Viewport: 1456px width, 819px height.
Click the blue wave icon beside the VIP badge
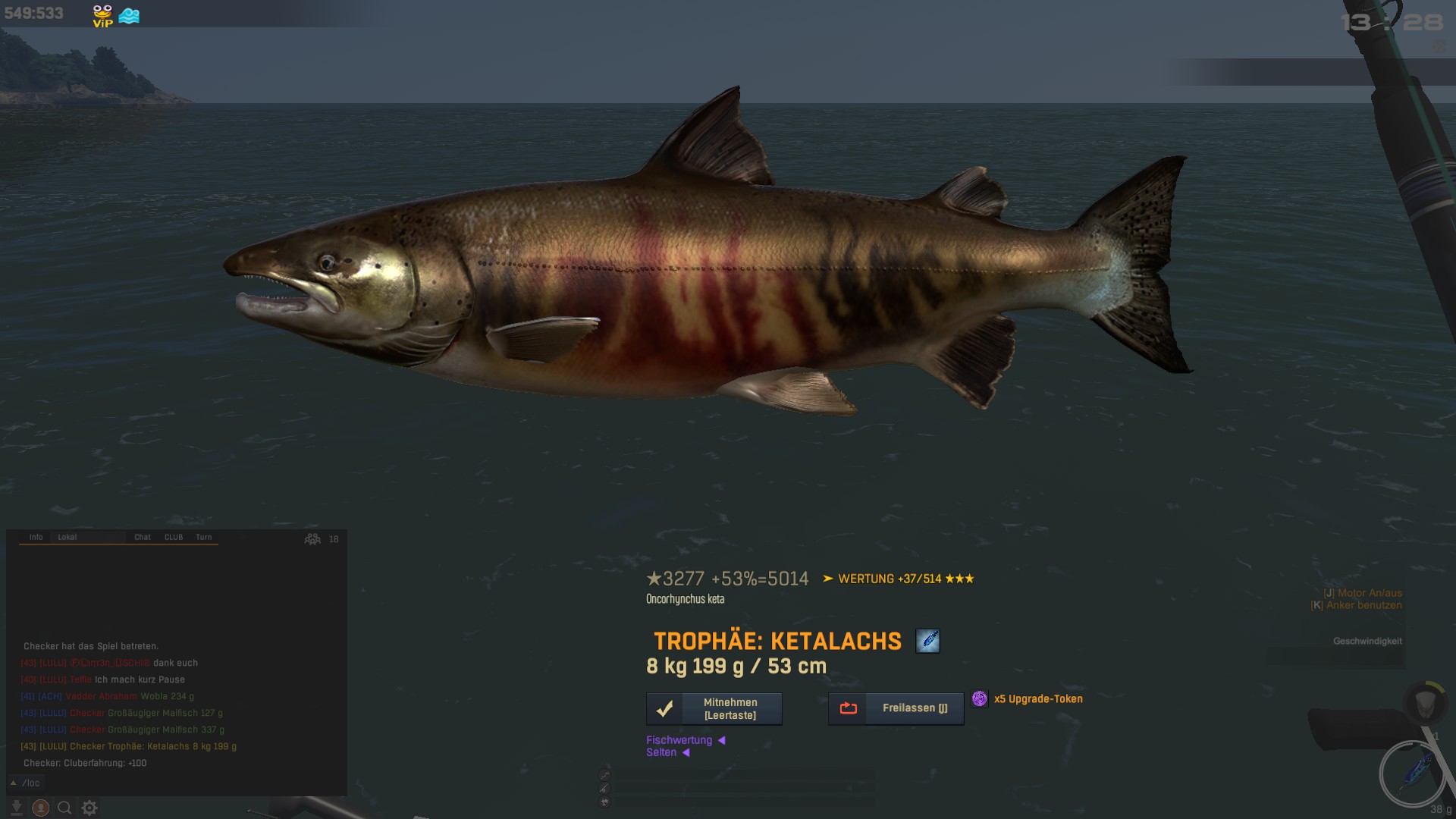pos(130,15)
